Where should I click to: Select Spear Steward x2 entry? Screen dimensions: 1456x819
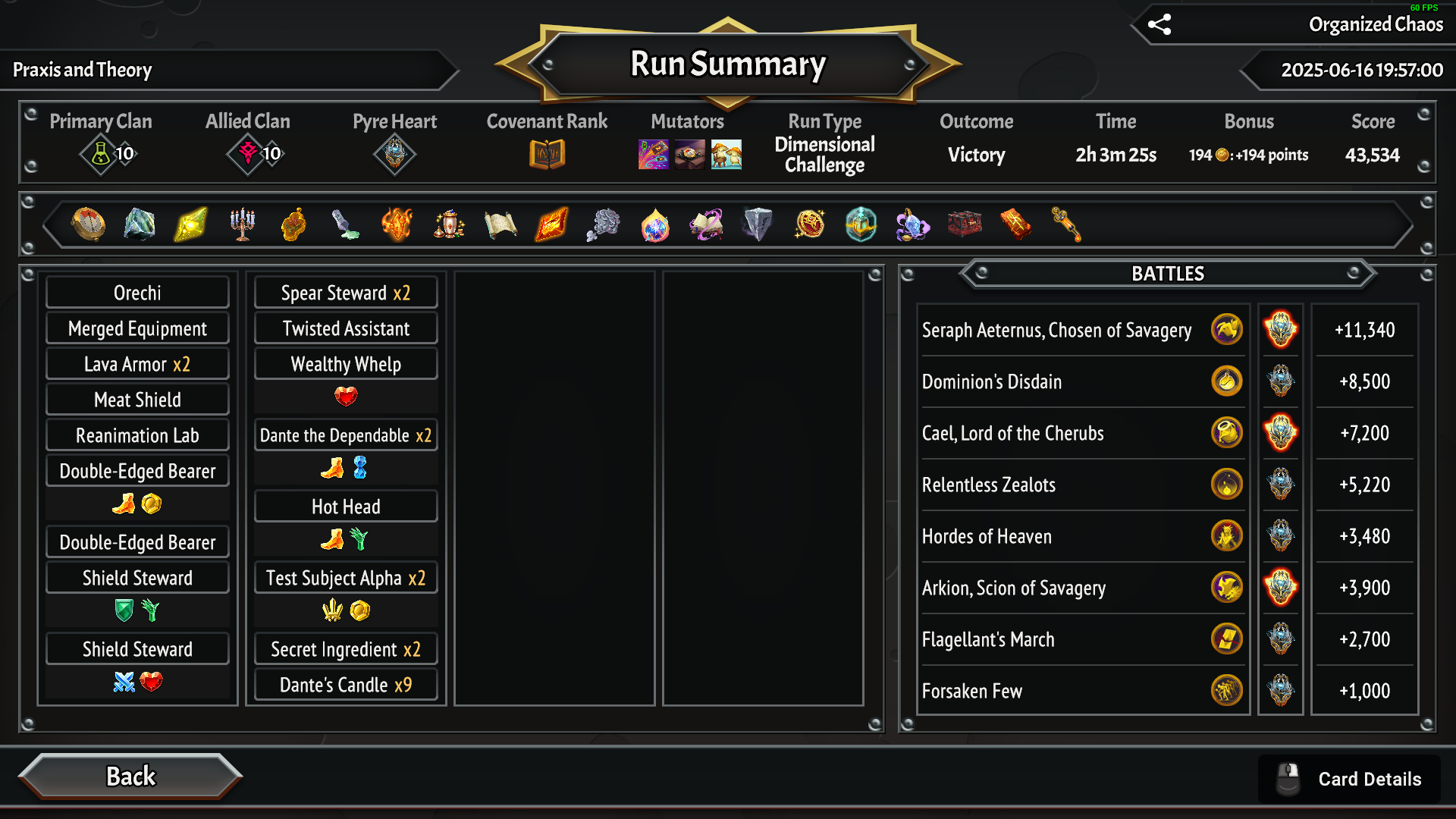(346, 293)
